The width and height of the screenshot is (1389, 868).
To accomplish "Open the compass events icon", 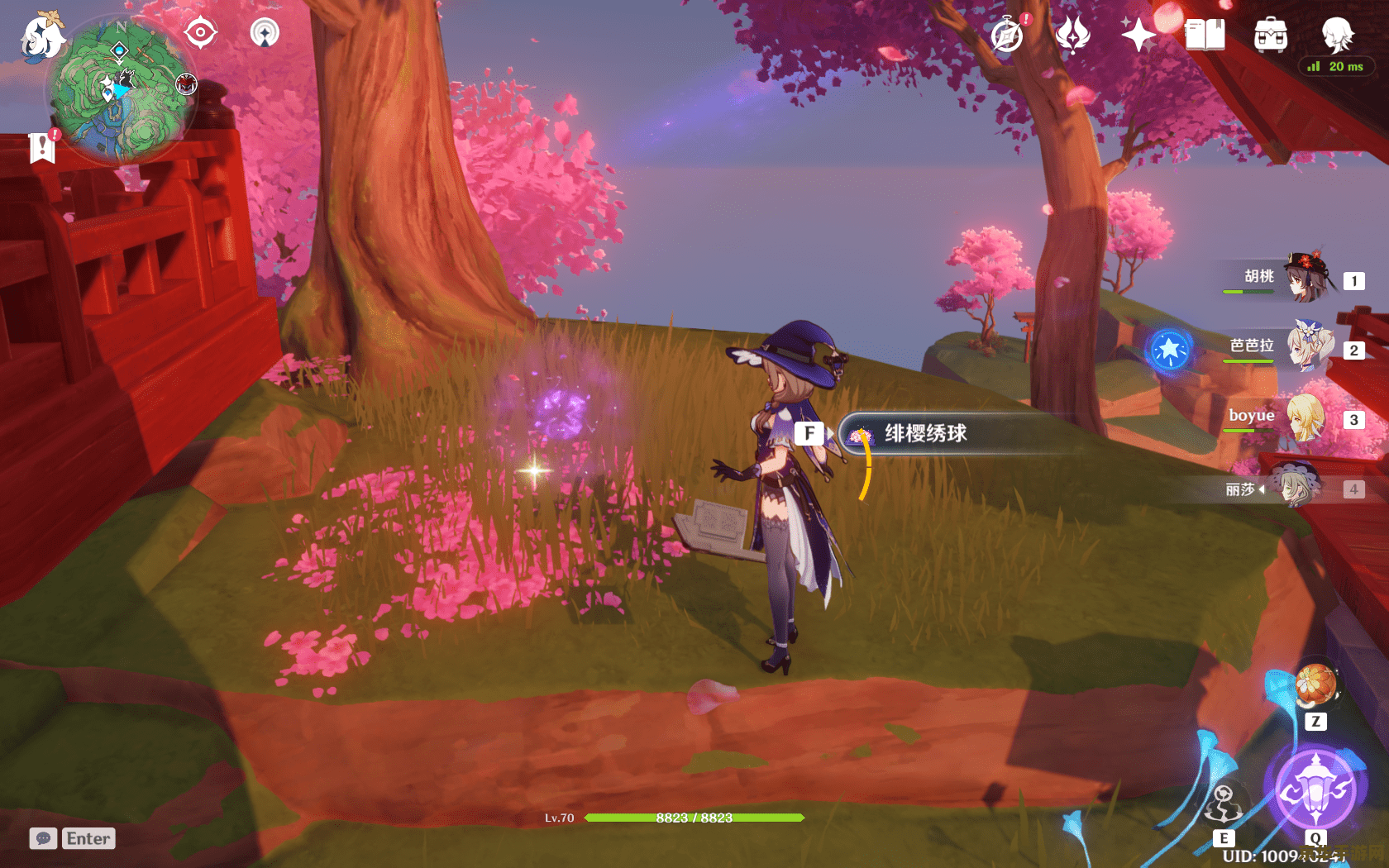I will (1007, 36).
